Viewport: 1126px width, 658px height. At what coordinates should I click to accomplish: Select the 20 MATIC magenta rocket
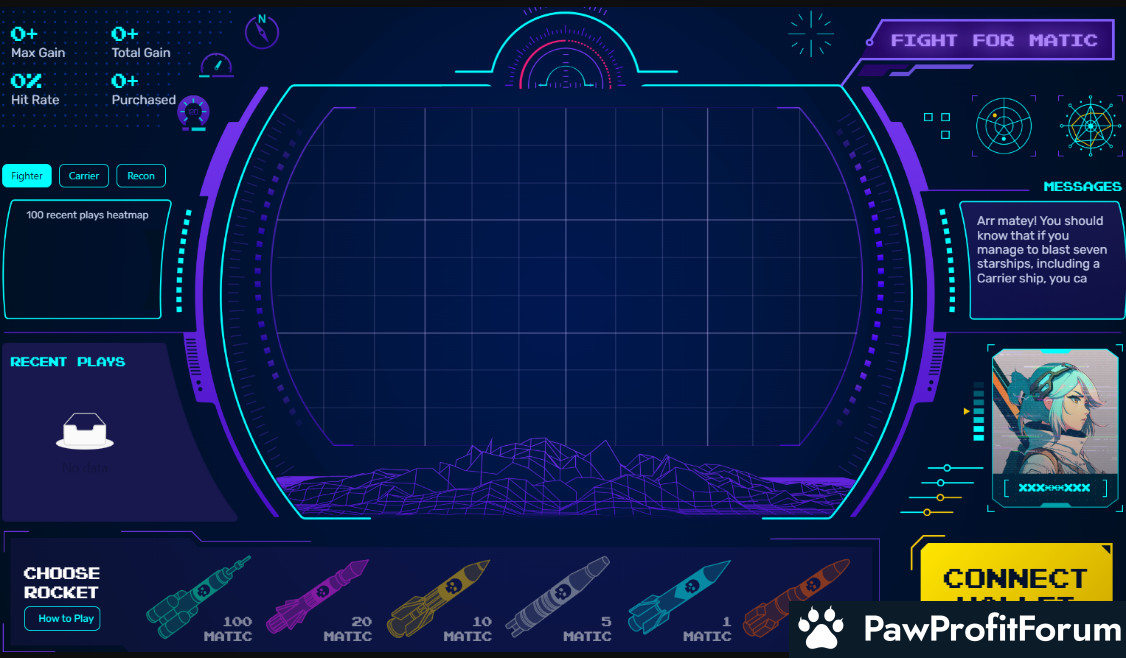coord(318,599)
